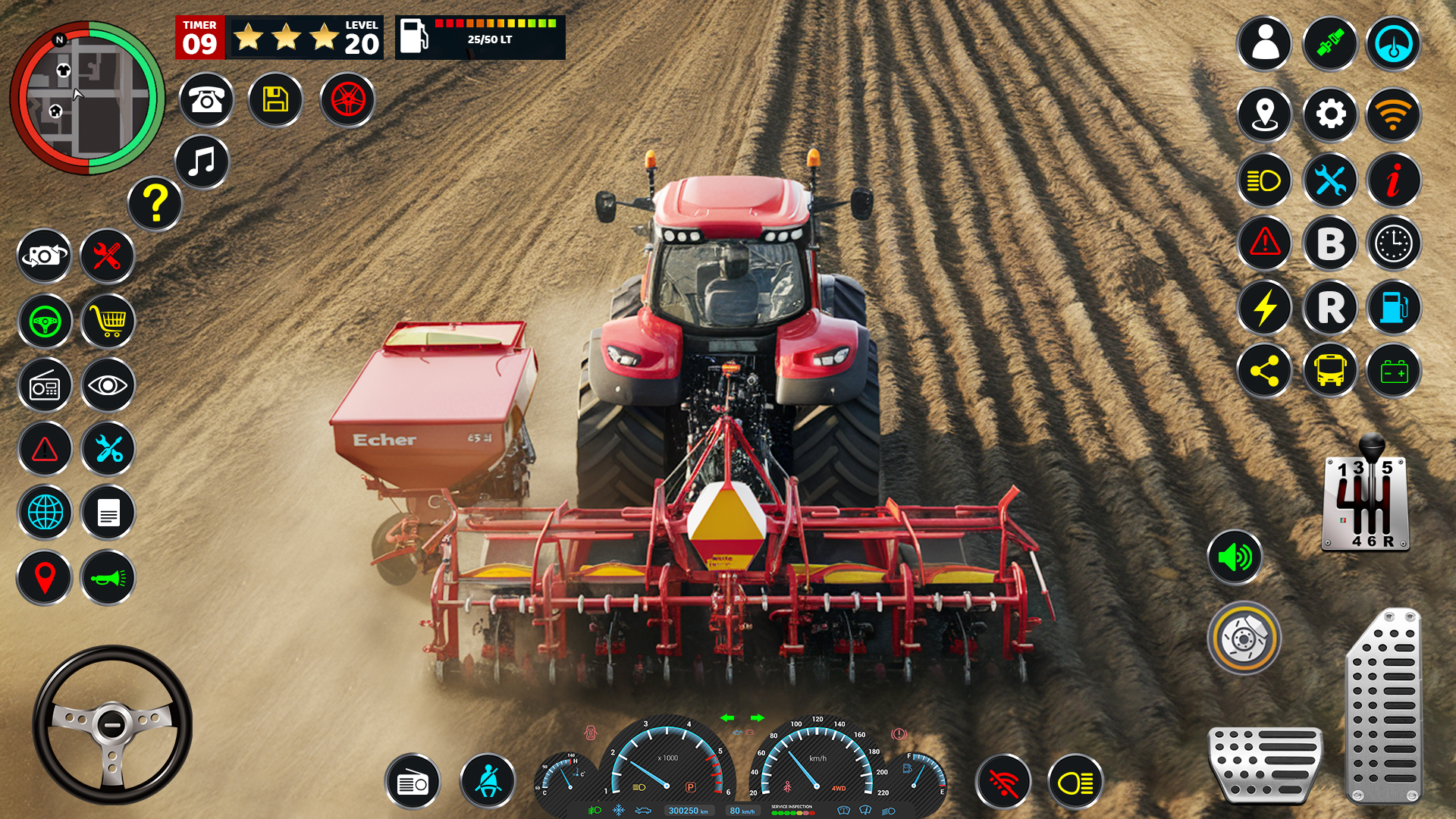Engage reverse with the R icon
Image resolution: width=1456 pixels, height=819 pixels.
[1329, 308]
